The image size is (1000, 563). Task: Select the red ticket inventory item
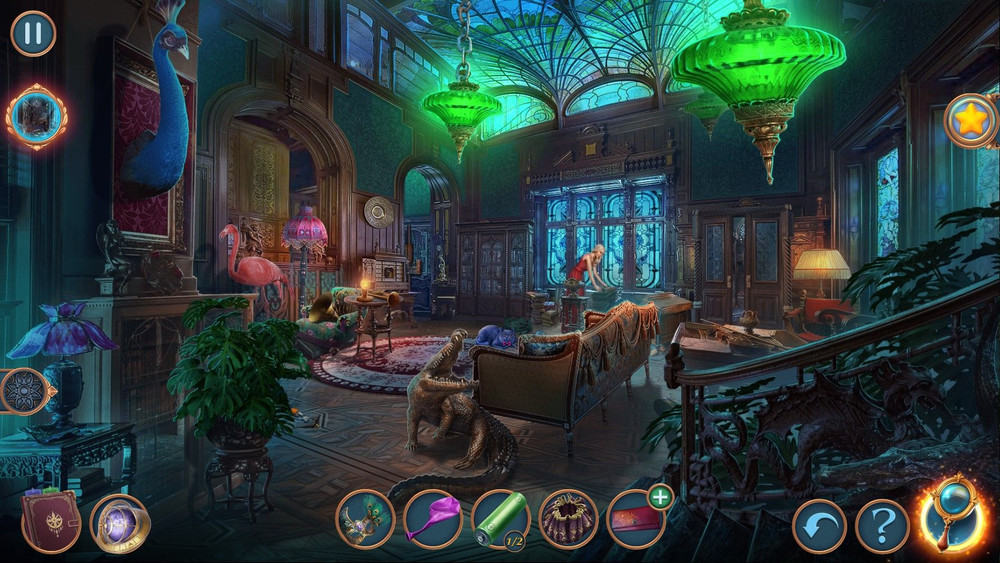click(x=634, y=520)
